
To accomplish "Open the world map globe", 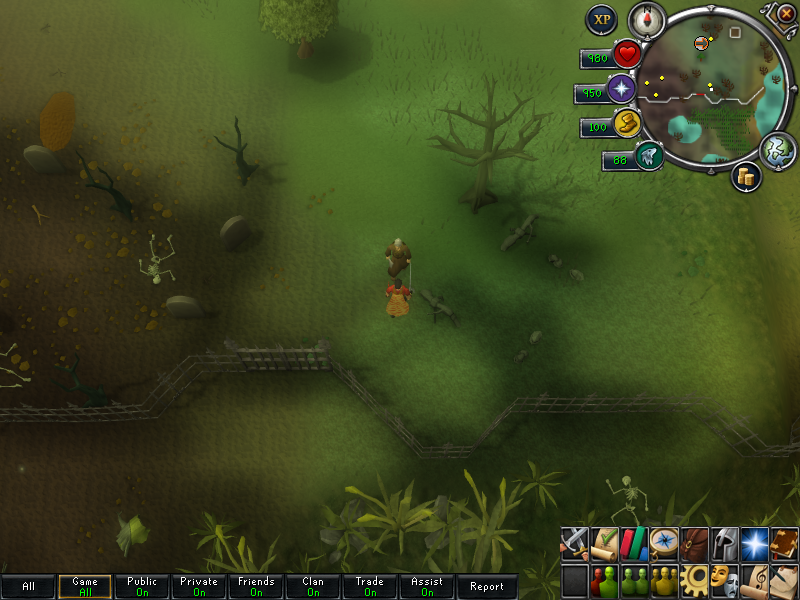I will 775,150.
